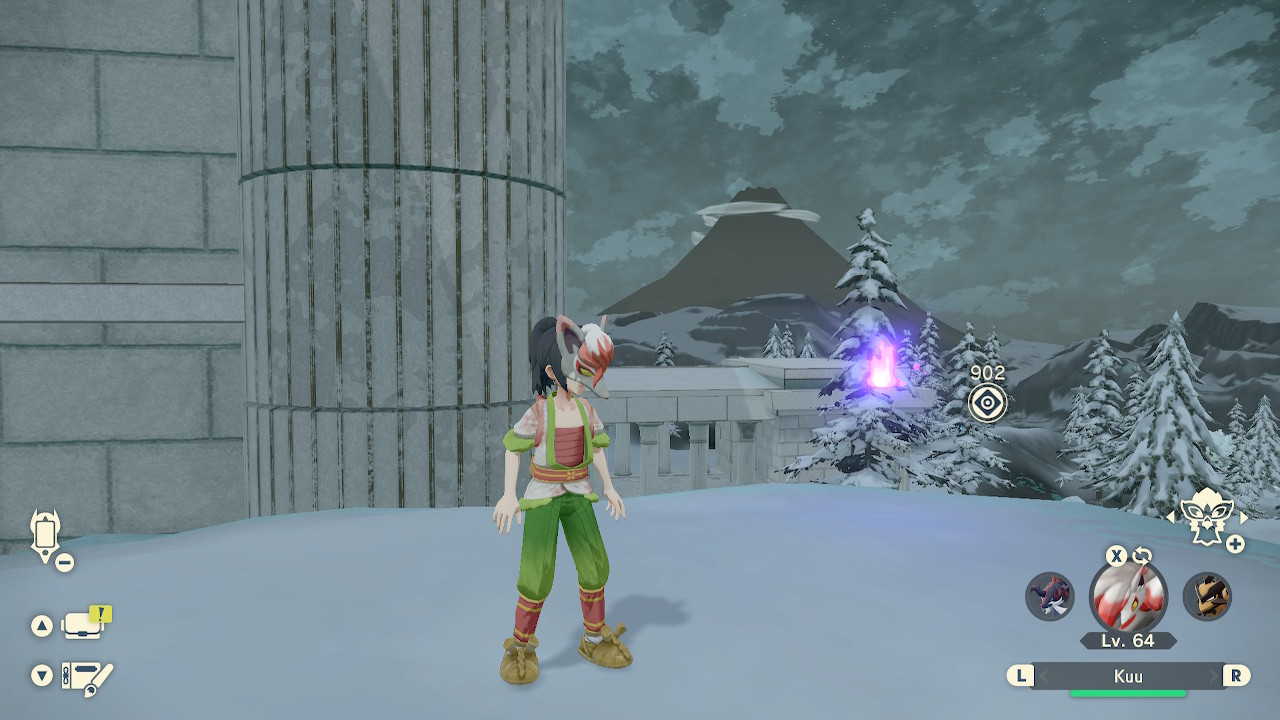Select the red-and-white Pokémon portrait labeled Kuu
The width and height of the screenshot is (1280, 720).
[1128, 597]
